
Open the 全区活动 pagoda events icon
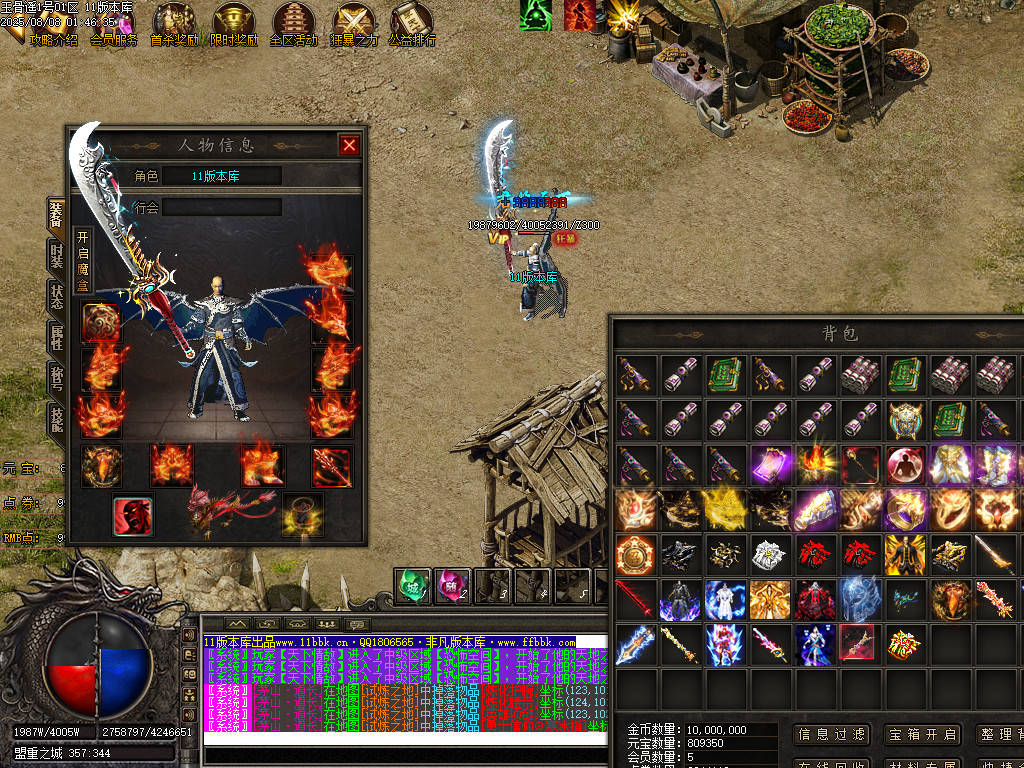click(x=294, y=25)
